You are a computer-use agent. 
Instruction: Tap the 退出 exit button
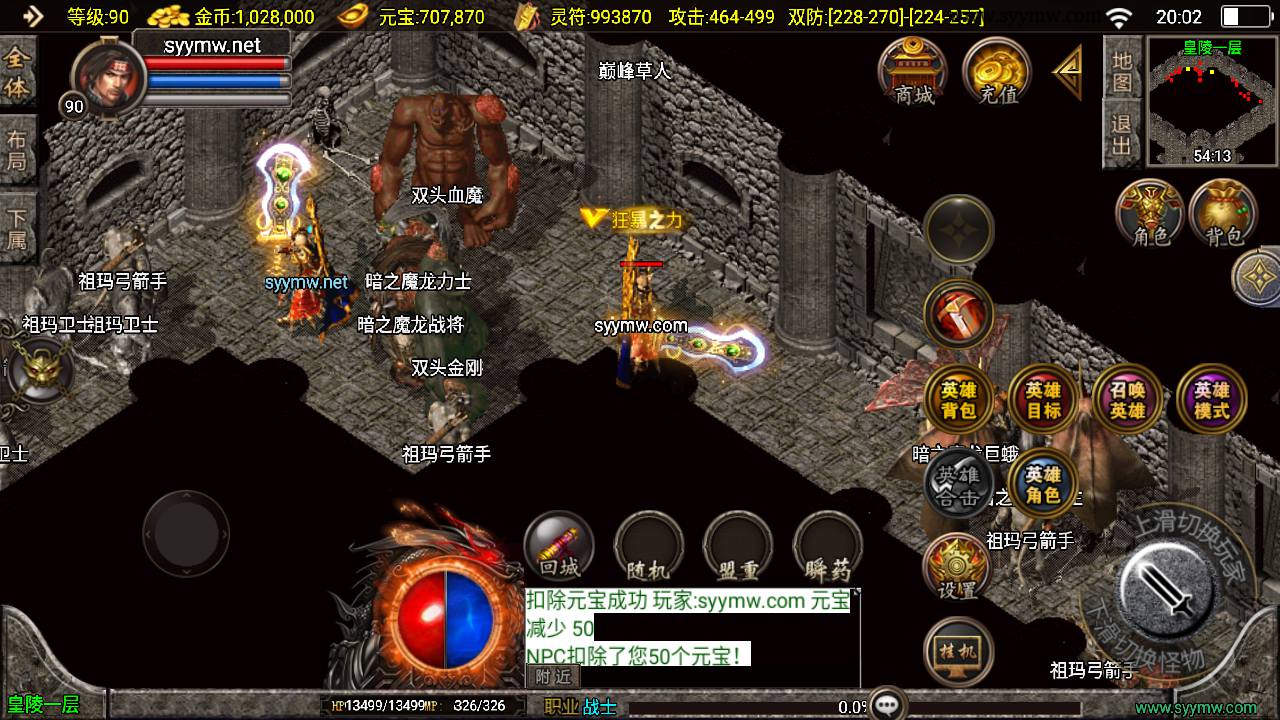(1122, 135)
